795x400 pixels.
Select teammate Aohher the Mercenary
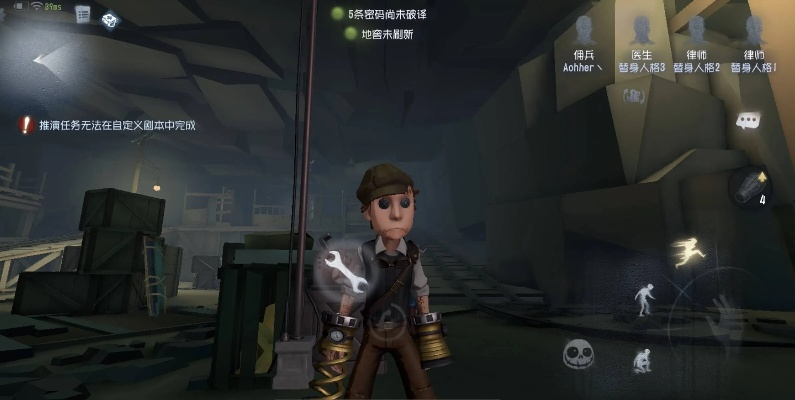(584, 44)
